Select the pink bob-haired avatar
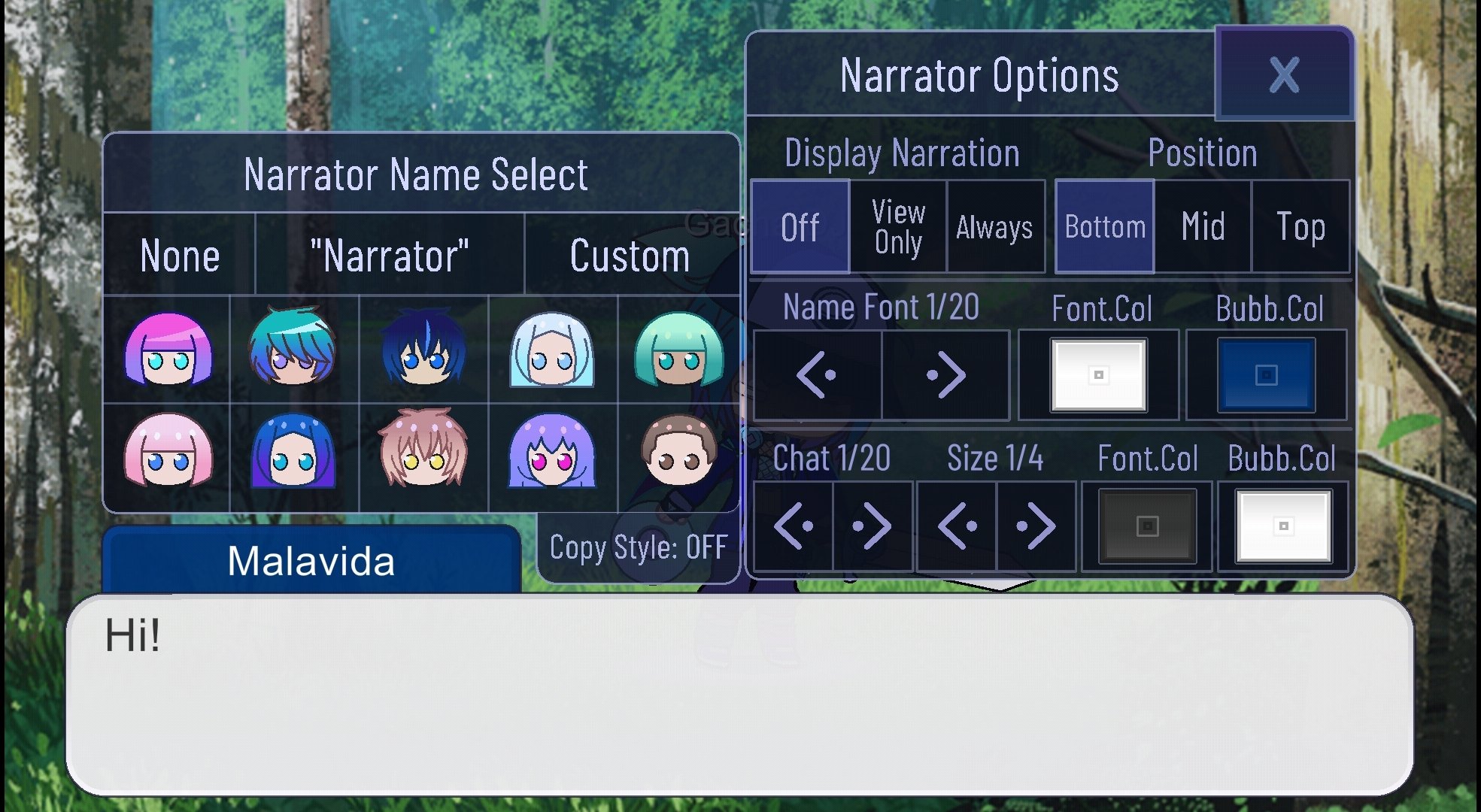This screenshot has height=812, width=1481. [169, 457]
